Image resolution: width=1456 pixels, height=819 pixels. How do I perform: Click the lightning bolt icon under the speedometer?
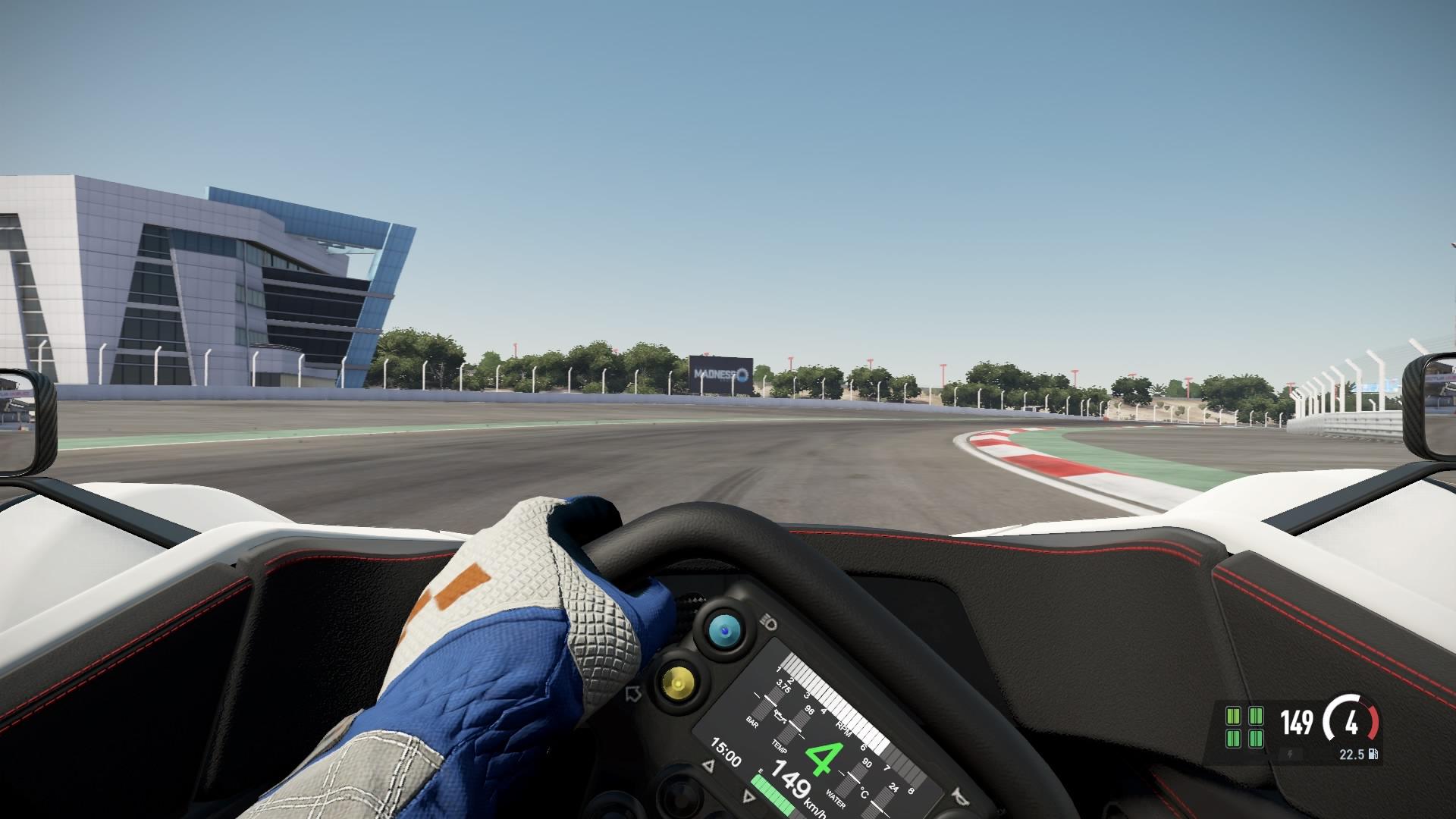1291,755
